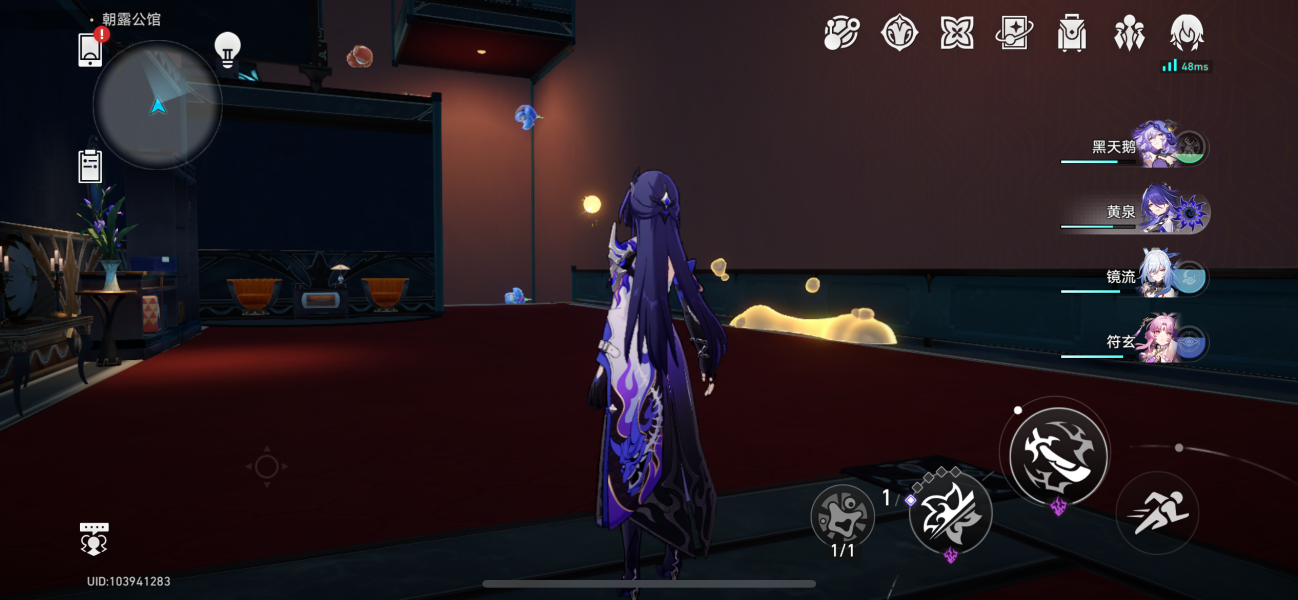Open the four-petal flower icon
The width and height of the screenshot is (1298, 600).
[x=957, y=33]
